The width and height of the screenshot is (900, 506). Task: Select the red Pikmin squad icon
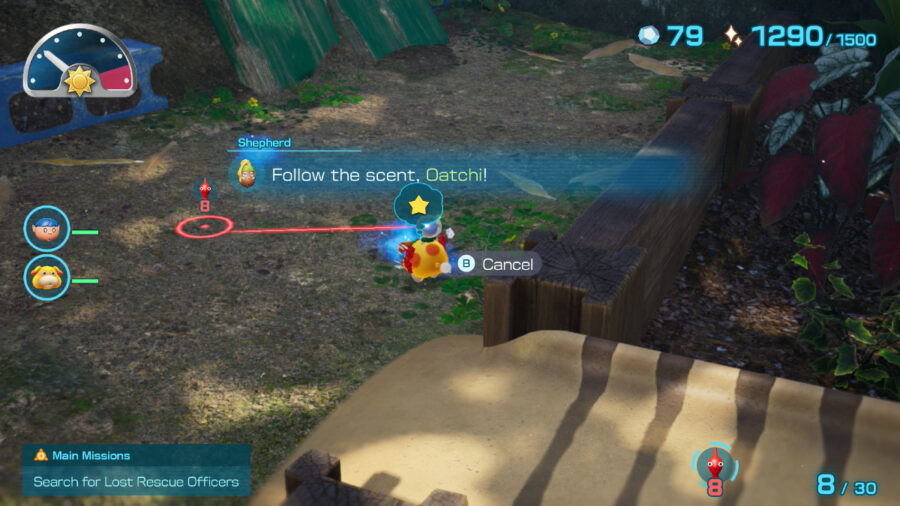714,464
